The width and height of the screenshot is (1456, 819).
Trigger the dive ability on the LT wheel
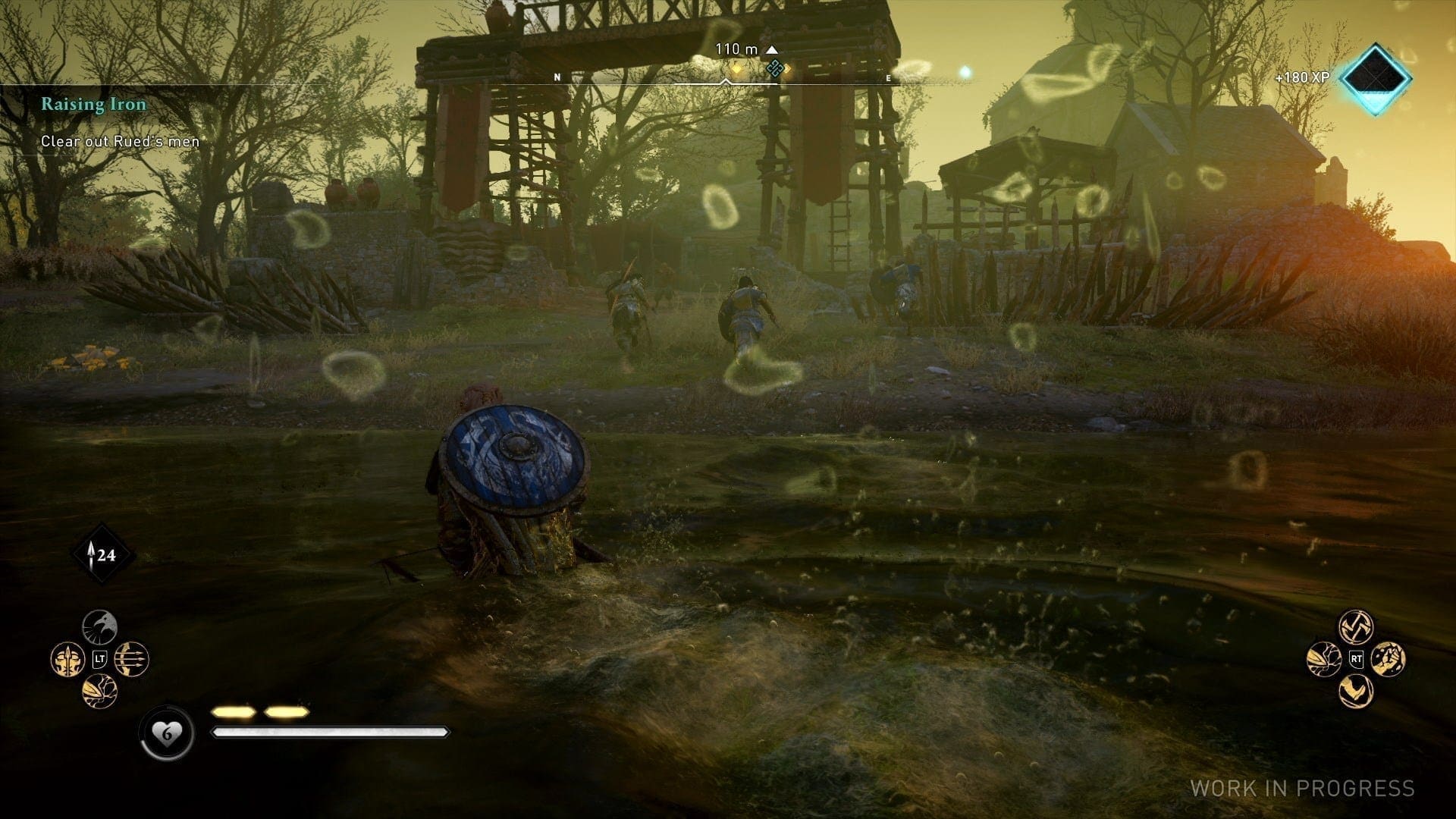[x=99, y=692]
